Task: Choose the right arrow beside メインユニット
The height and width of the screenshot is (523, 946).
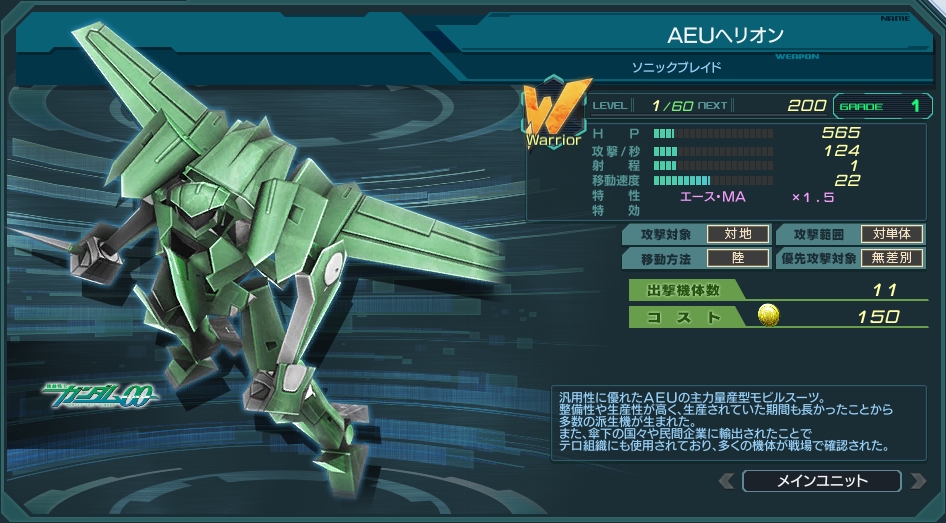Action: (x=917, y=481)
